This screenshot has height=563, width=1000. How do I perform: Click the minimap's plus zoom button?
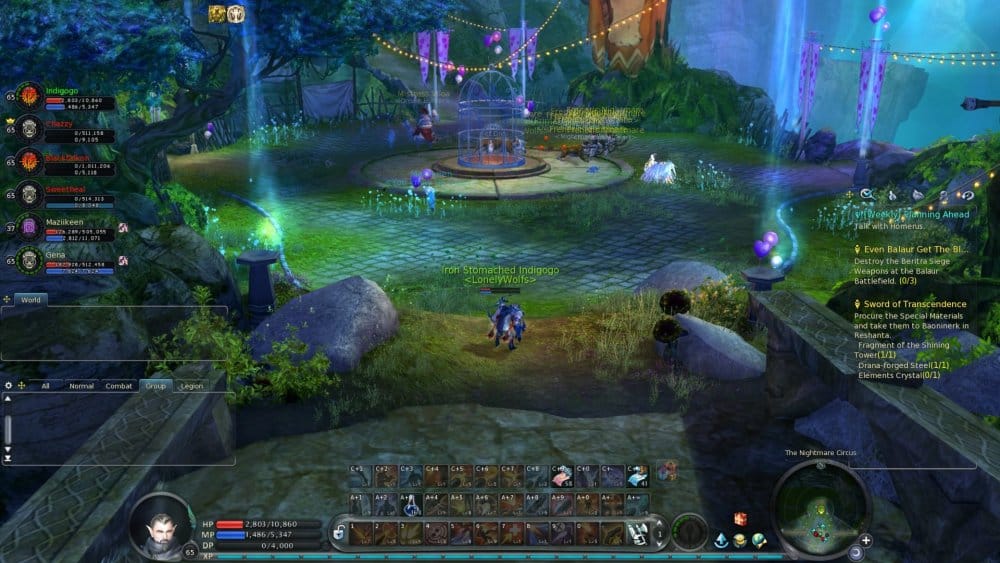pos(866,540)
